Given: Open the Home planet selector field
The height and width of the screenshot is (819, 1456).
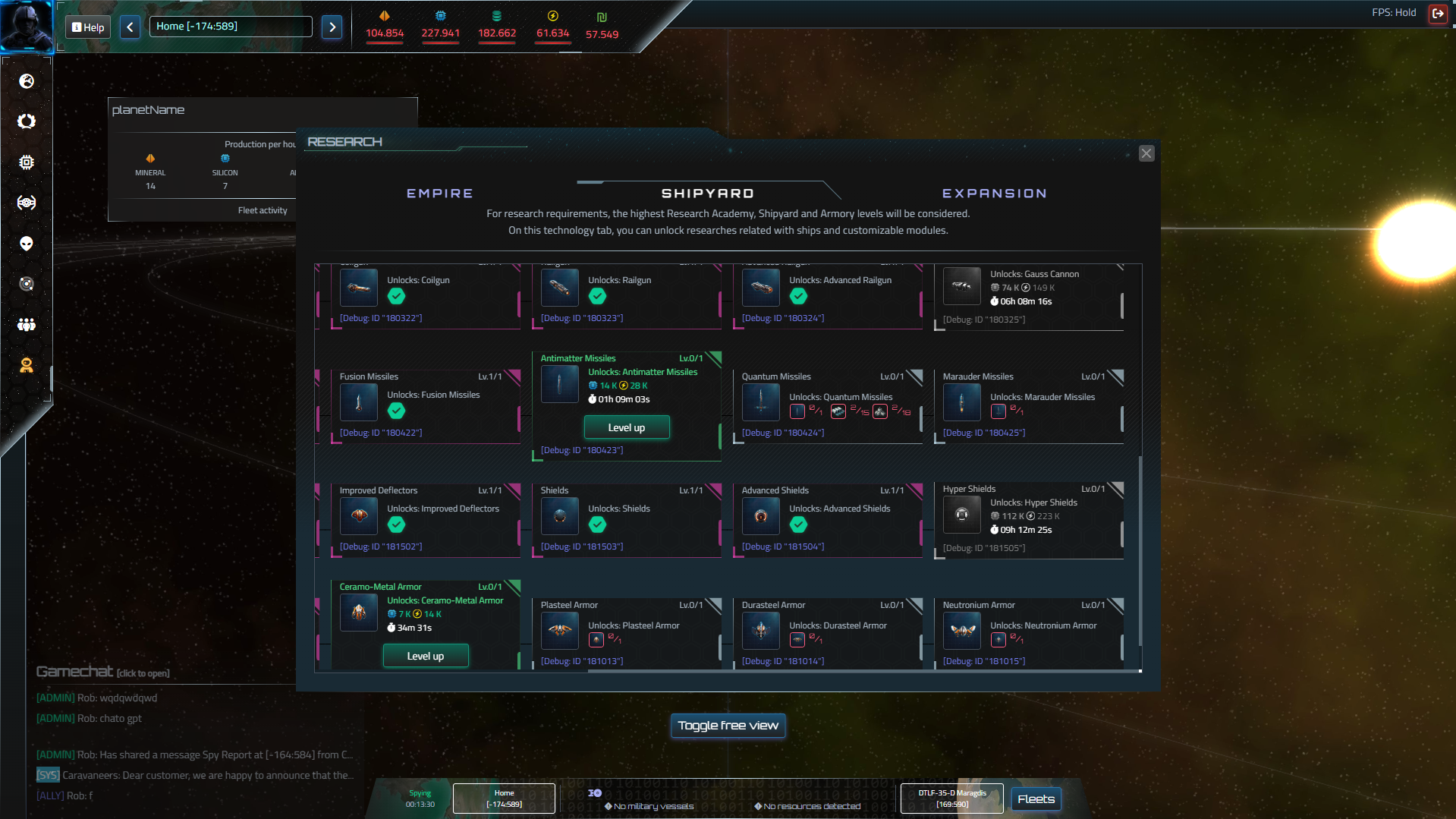Looking at the screenshot, I should click(230, 27).
